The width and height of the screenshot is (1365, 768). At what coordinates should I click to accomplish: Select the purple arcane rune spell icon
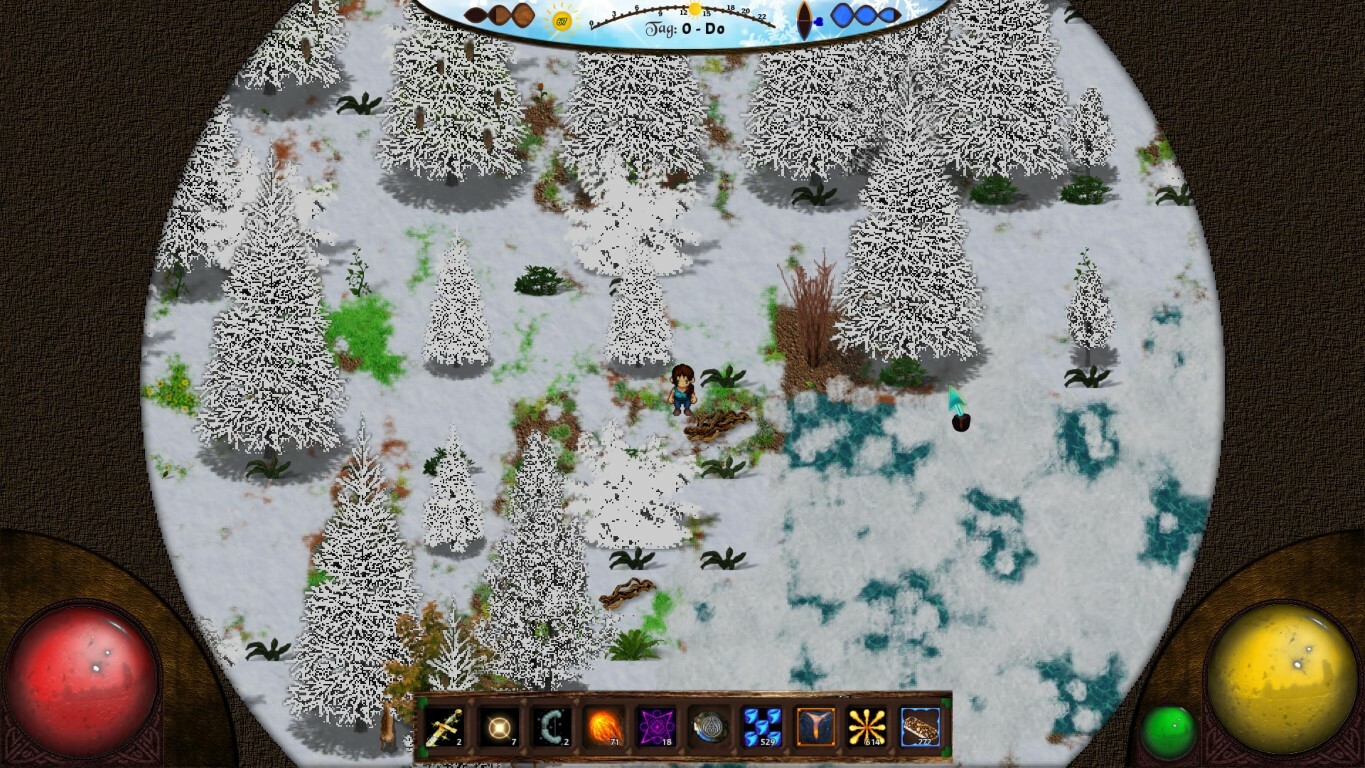point(657,729)
